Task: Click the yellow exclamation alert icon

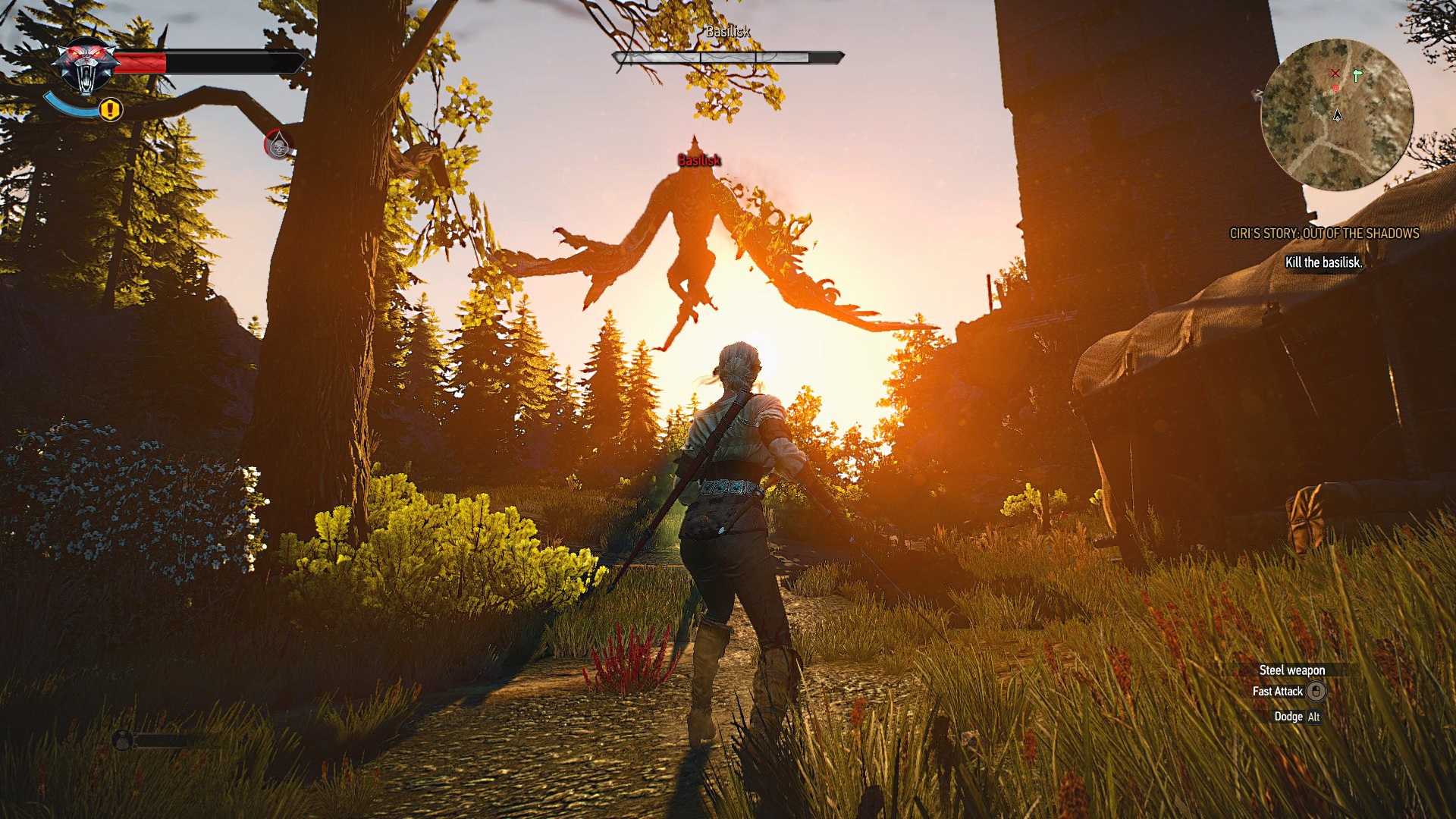Action: tap(111, 110)
